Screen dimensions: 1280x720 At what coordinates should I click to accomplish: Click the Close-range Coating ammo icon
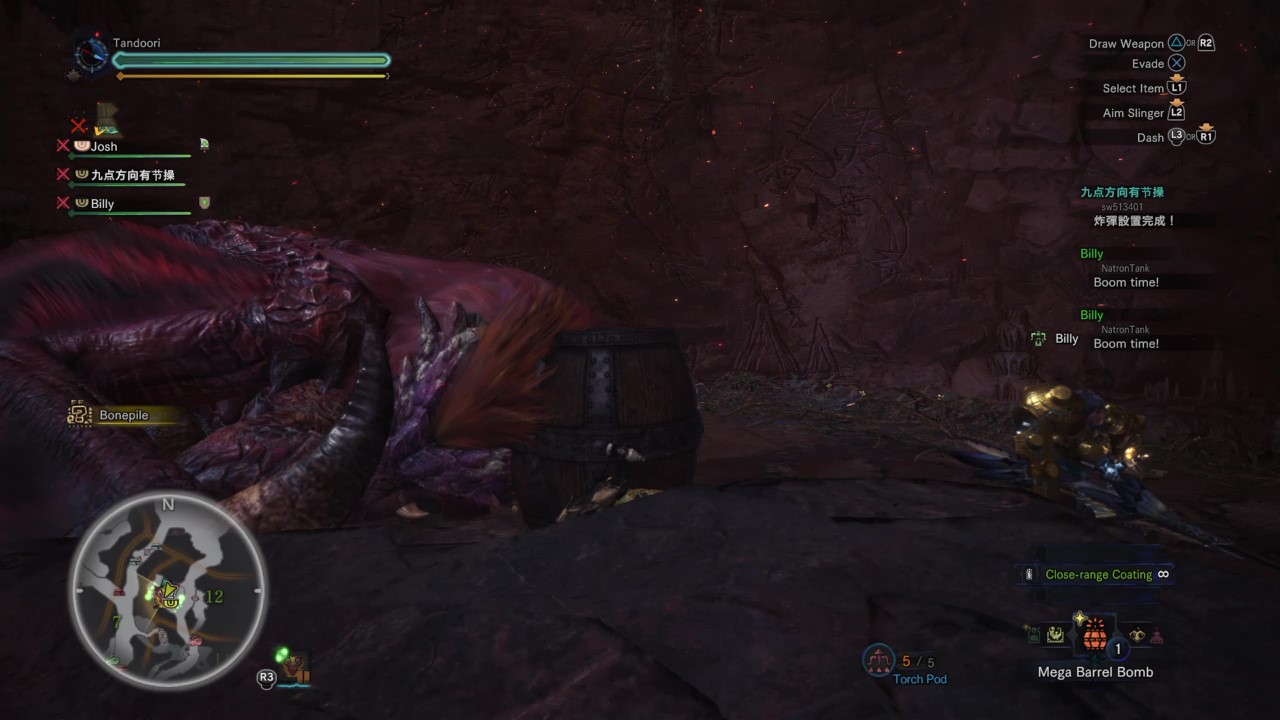(1029, 574)
